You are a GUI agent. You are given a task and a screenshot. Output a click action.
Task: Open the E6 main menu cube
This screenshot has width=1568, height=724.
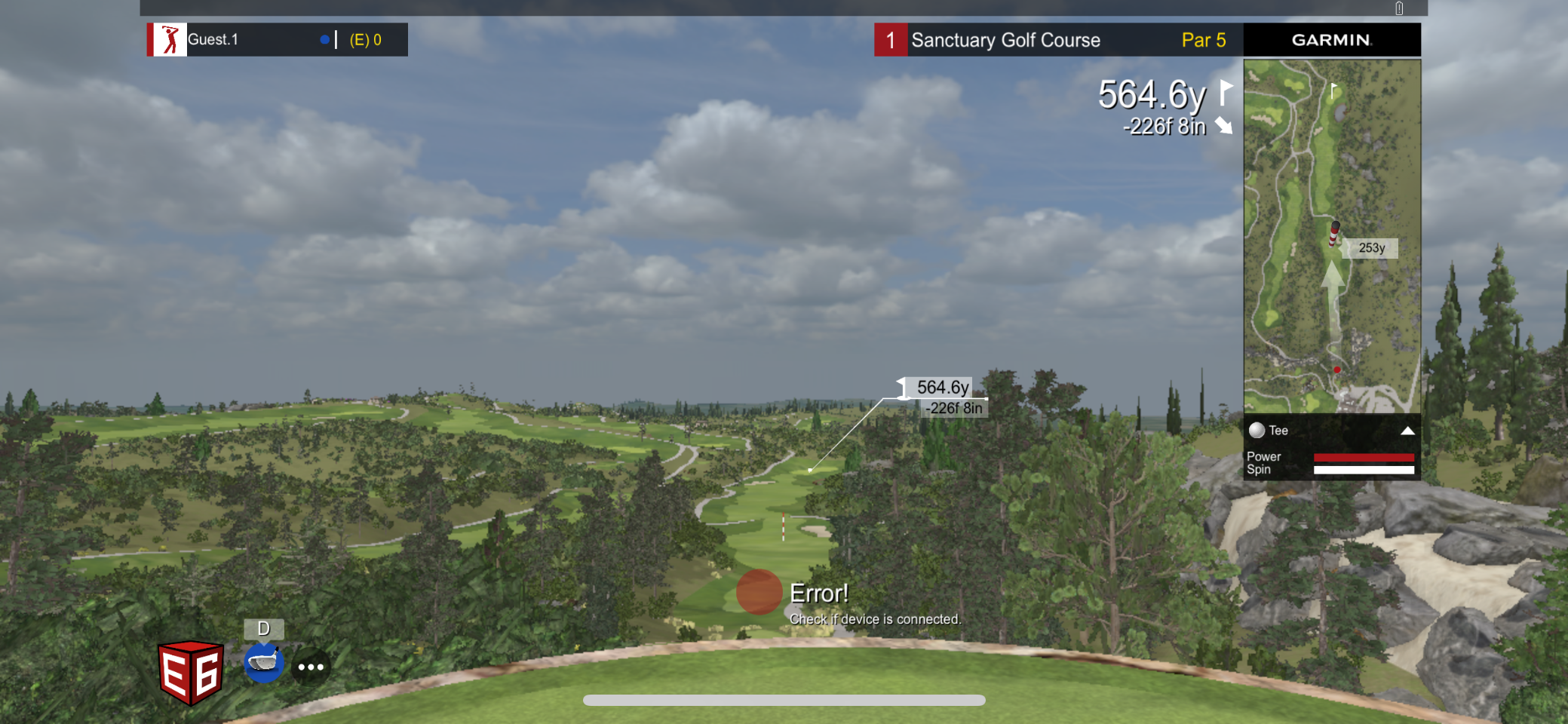point(190,671)
